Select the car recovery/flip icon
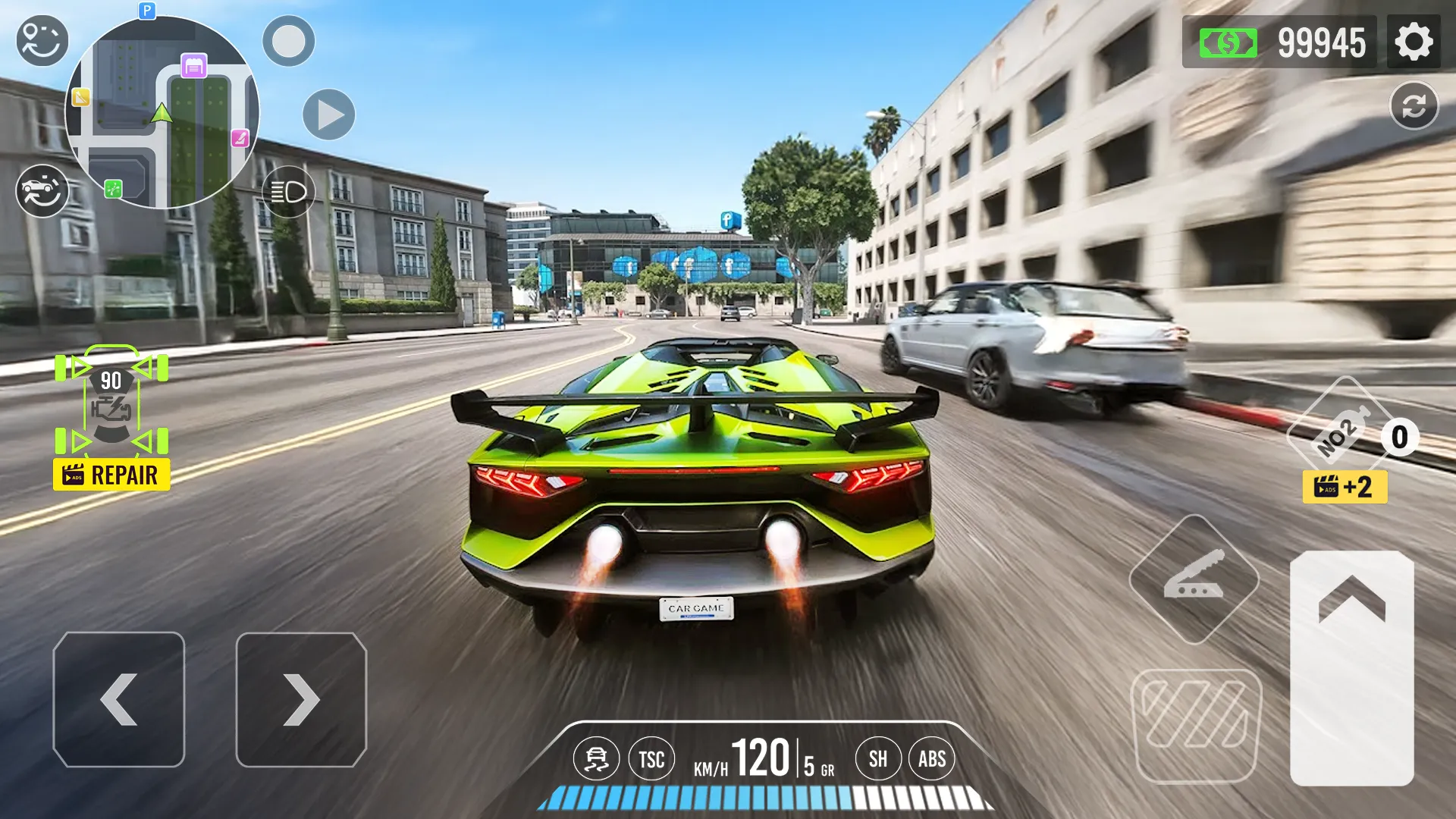The height and width of the screenshot is (819, 1456). (42, 191)
